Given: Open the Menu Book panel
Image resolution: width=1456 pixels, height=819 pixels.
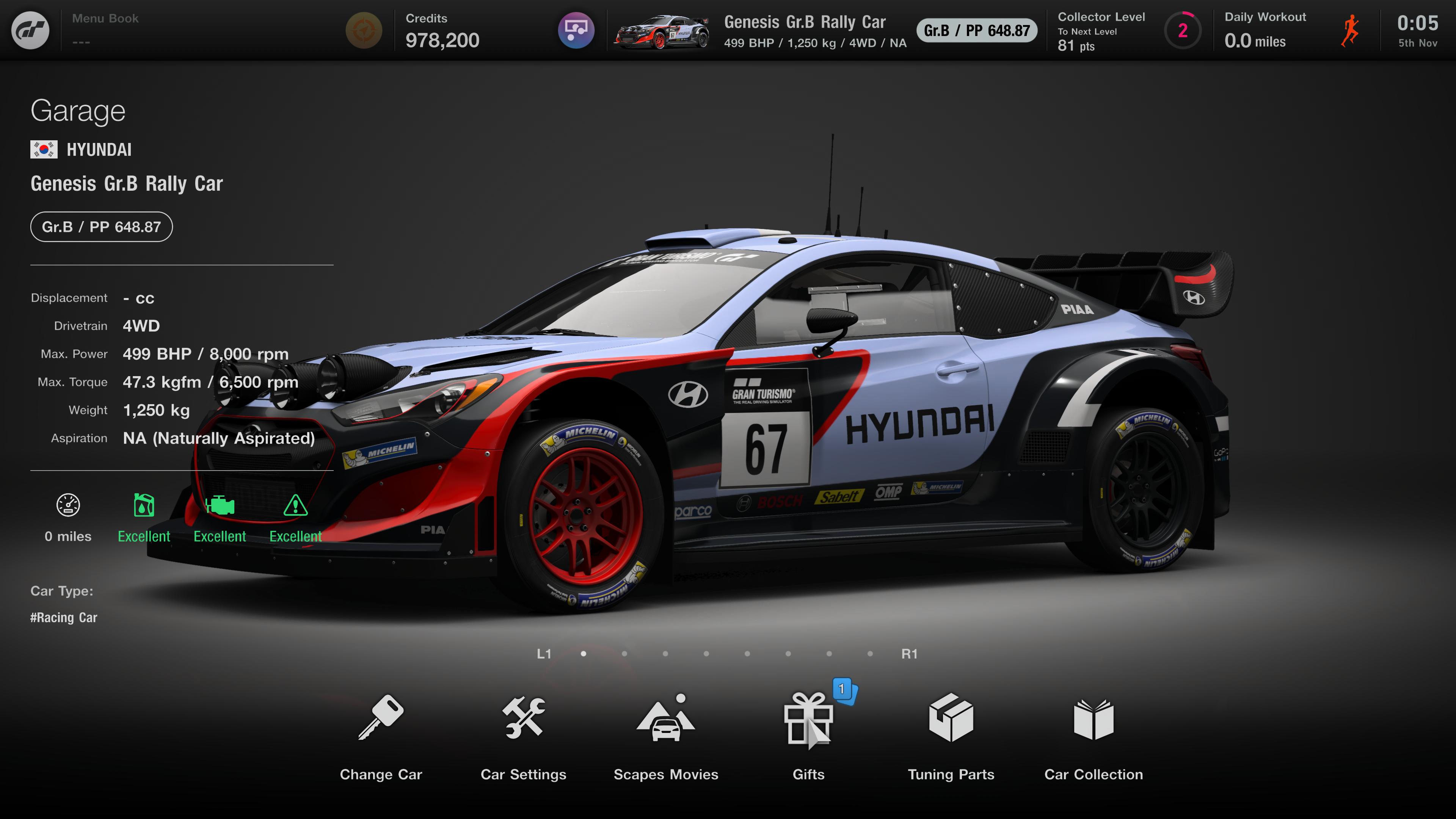Looking at the screenshot, I should point(105,30).
